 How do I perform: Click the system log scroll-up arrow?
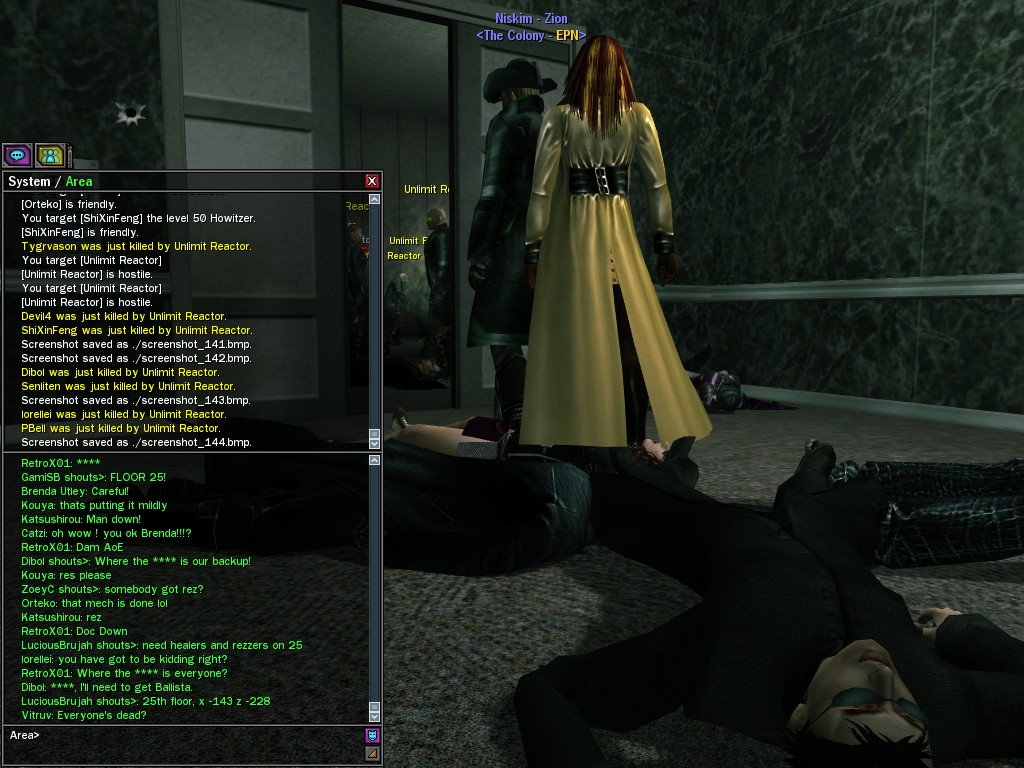pyautogui.click(x=375, y=199)
